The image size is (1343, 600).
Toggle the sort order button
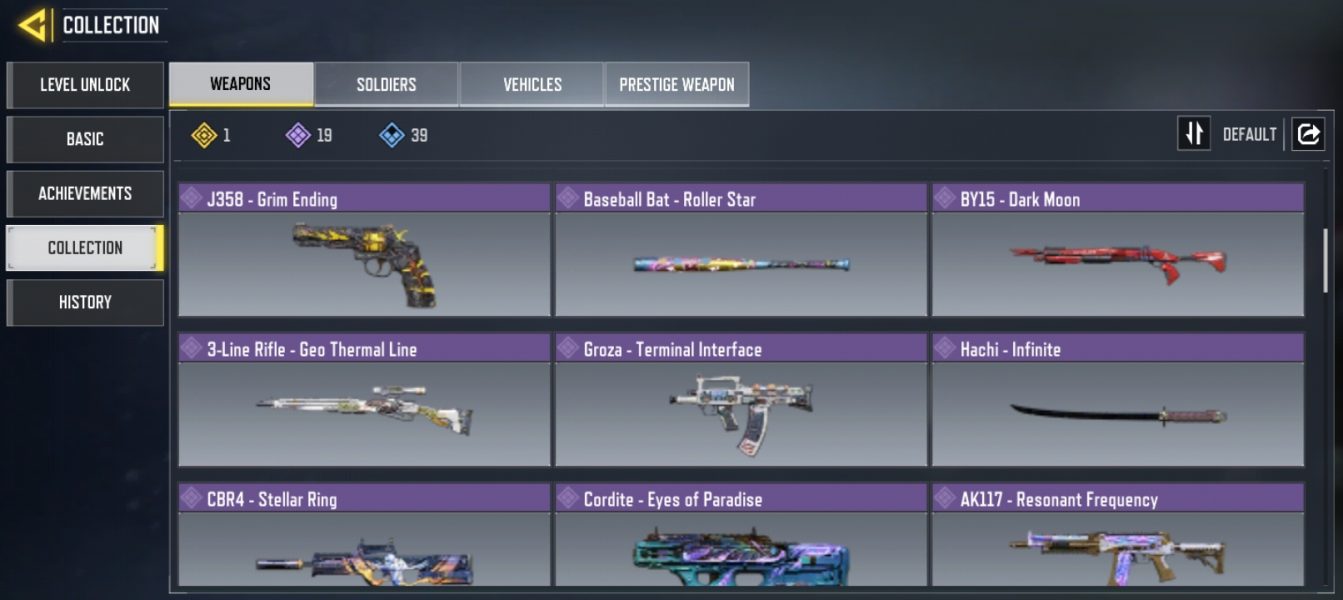pos(1194,134)
